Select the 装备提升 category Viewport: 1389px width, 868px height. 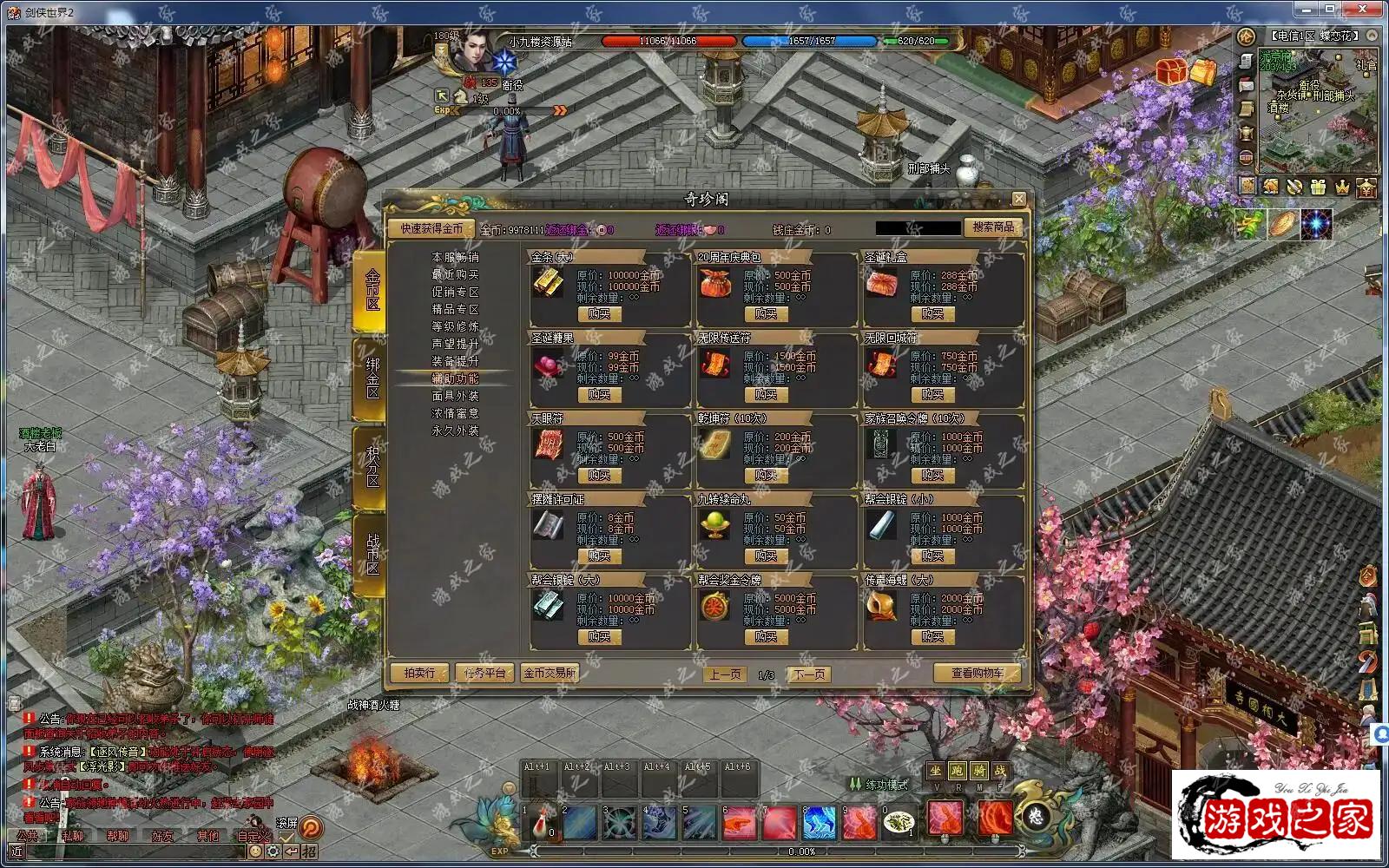[x=455, y=361]
